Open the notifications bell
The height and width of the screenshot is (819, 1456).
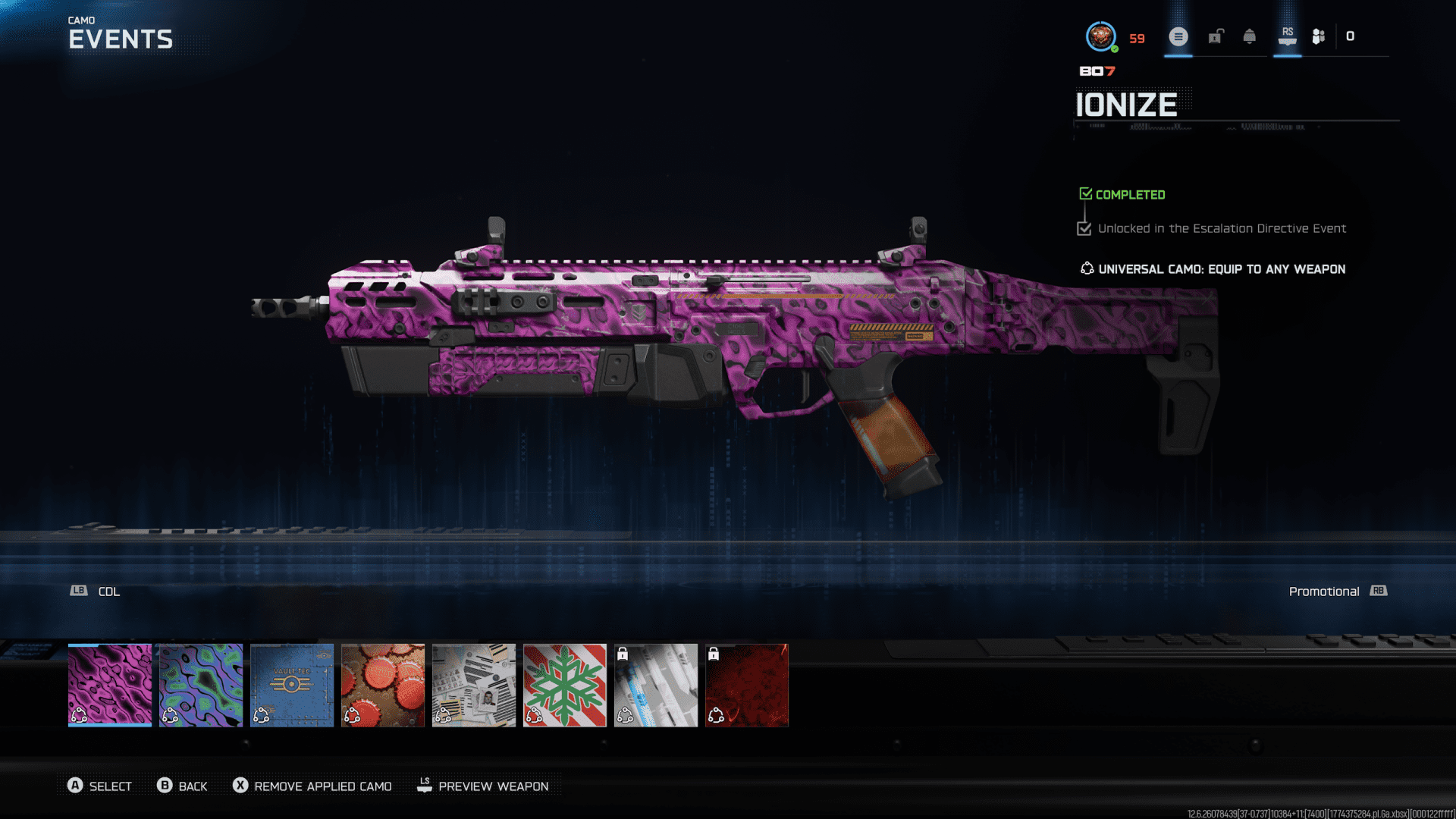pyautogui.click(x=1250, y=36)
